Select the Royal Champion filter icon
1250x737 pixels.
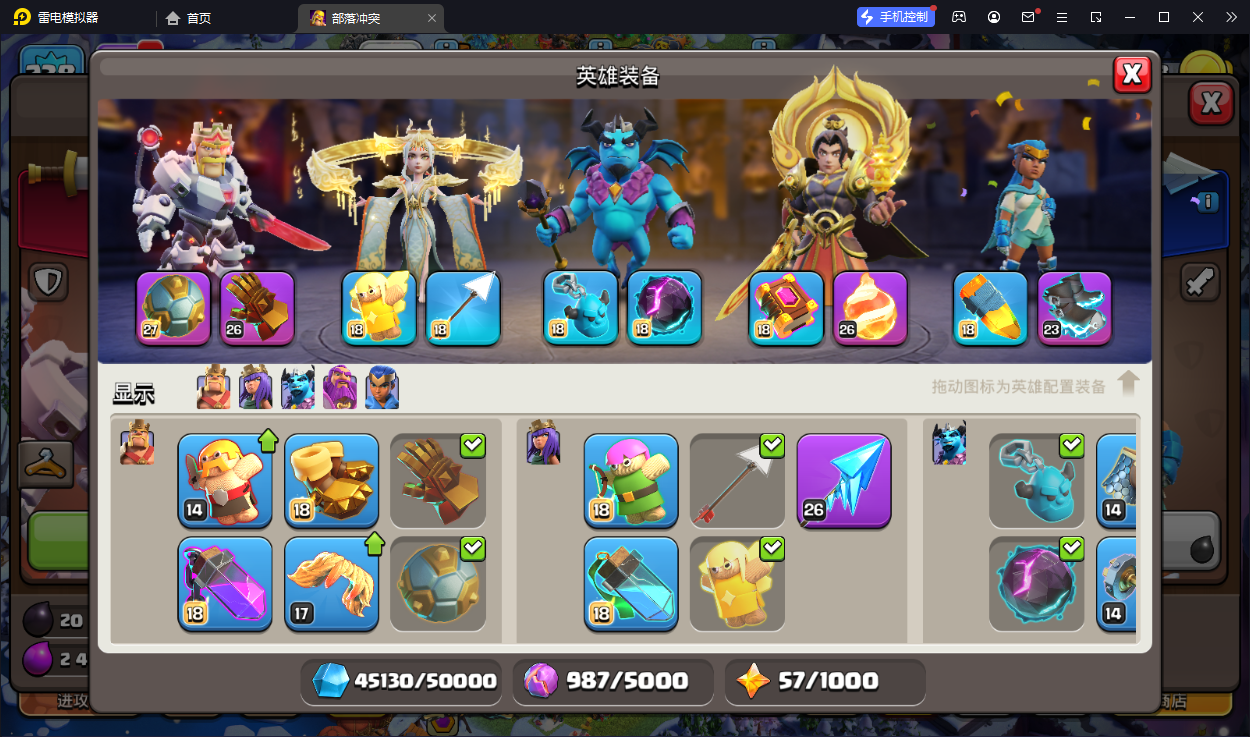click(382, 388)
